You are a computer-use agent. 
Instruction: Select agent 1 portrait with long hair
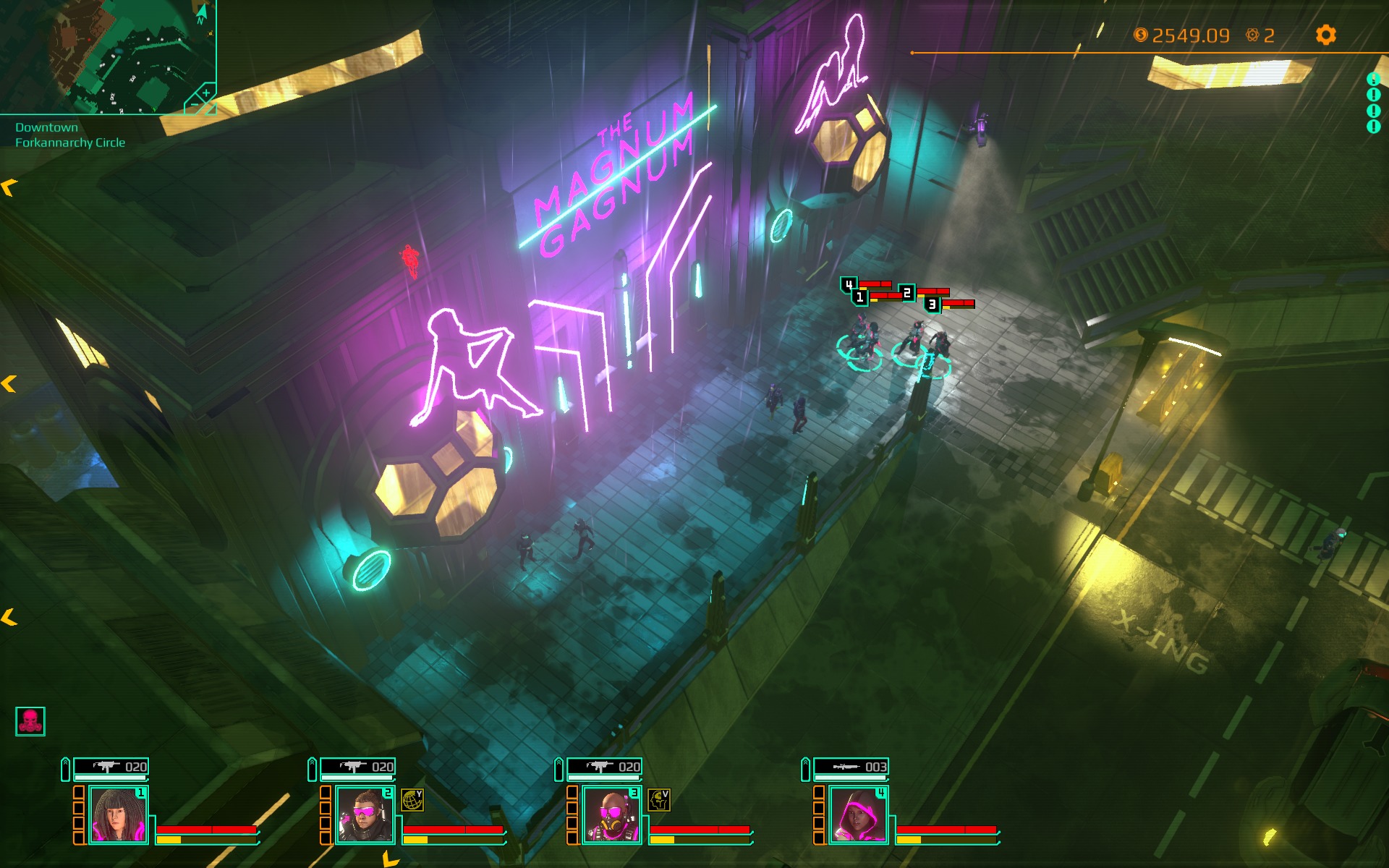coord(118,815)
